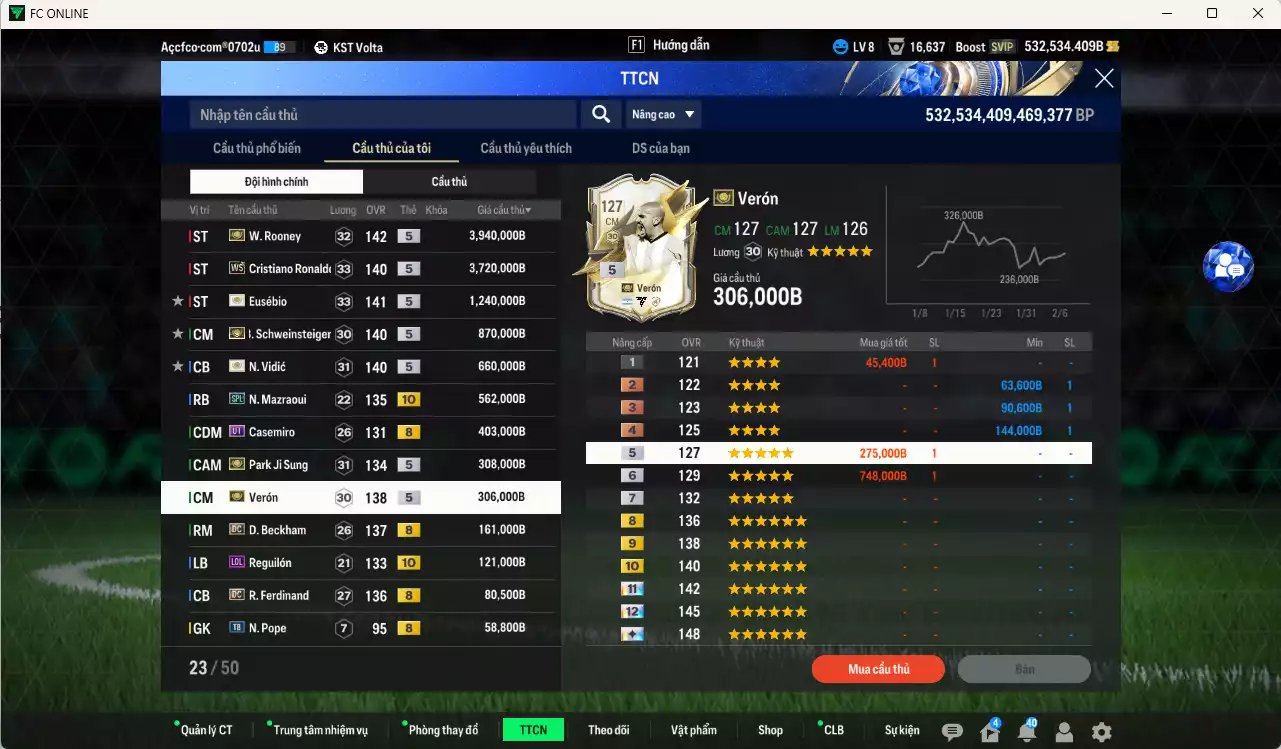Switch to Cầu thủ sub-view
1281x749 pixels.
tap(449, 181)
